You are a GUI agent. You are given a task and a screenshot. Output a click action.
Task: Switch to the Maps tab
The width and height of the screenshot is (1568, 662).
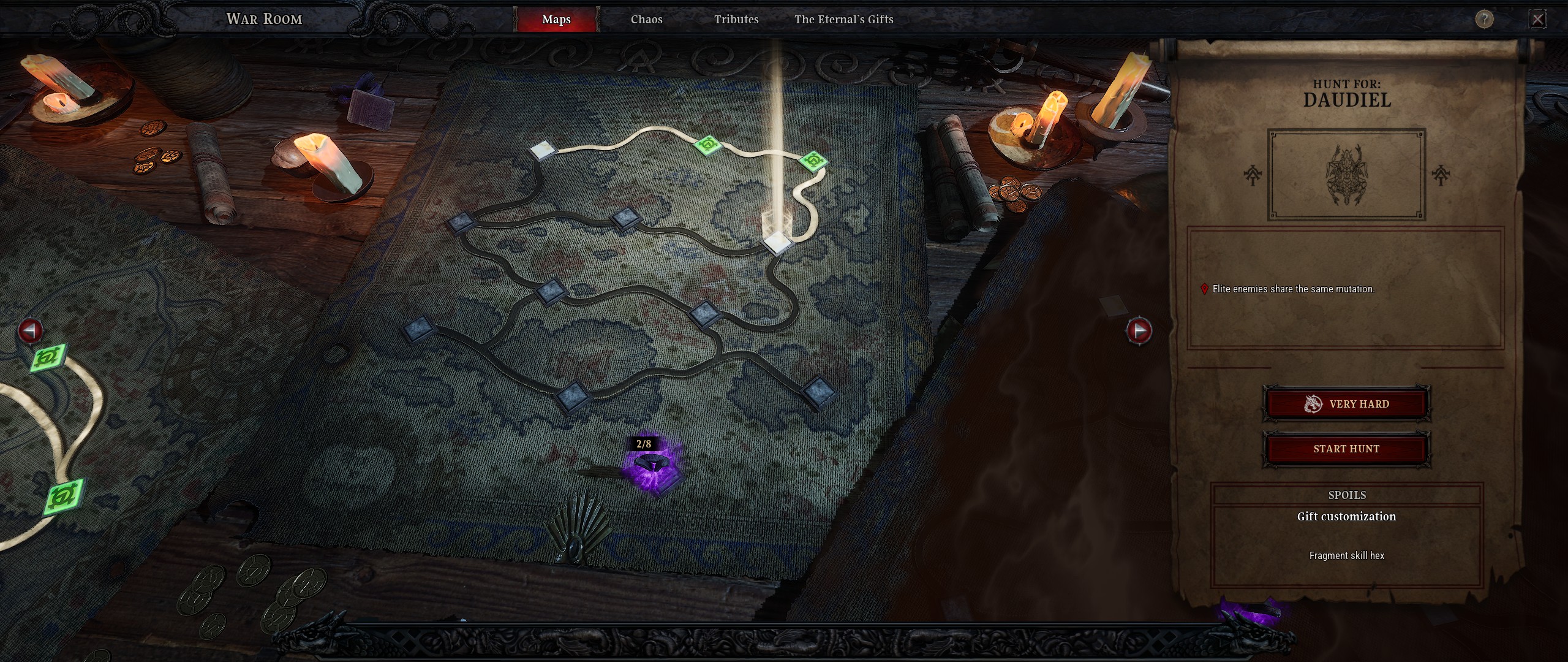[x=556, y=19]
